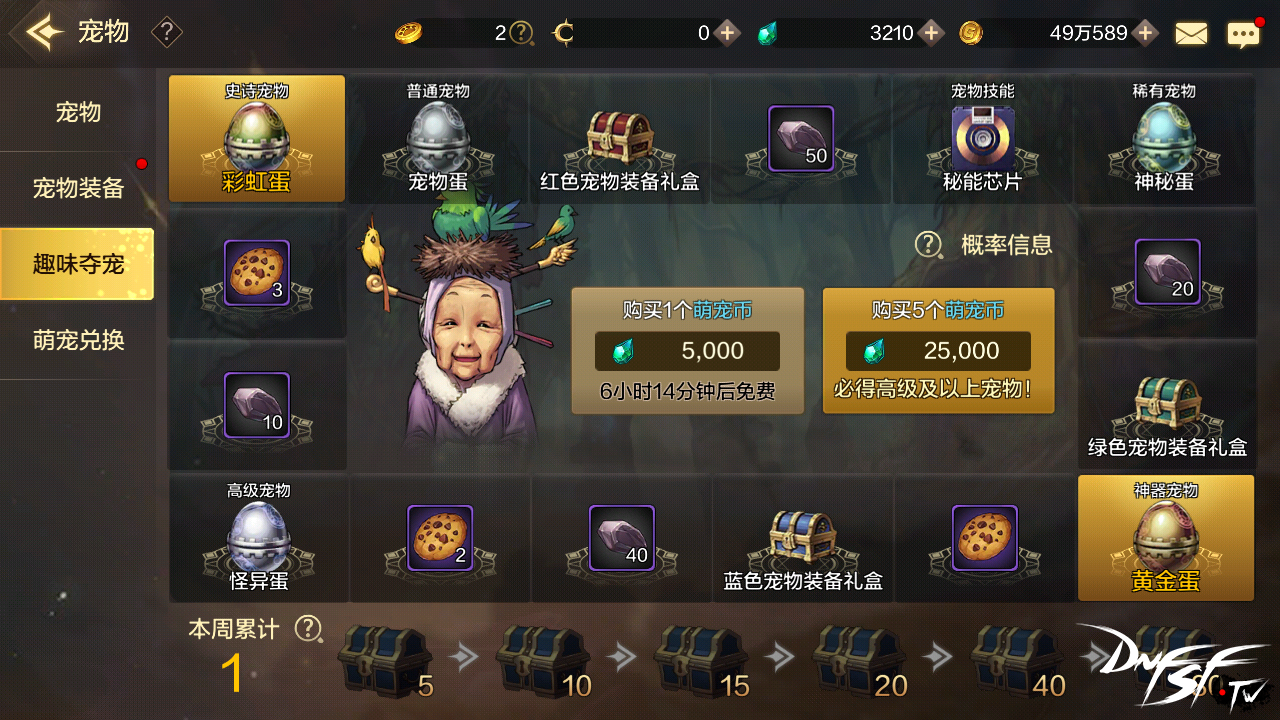
Task: Select the 彩虹蛋 epic pet tile
Action: point(257,139)
